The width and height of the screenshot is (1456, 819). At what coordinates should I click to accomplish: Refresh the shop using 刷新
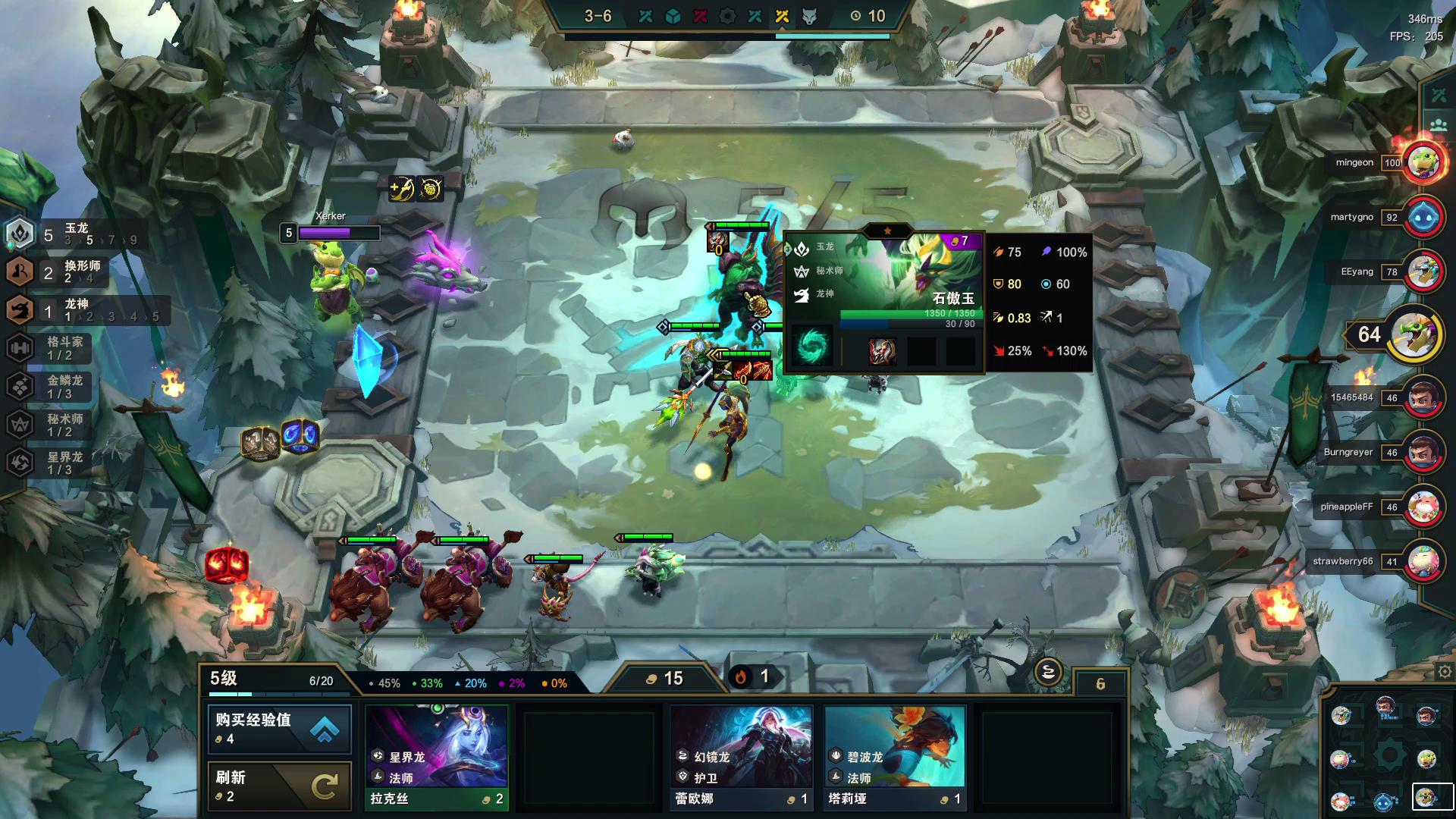279,786
